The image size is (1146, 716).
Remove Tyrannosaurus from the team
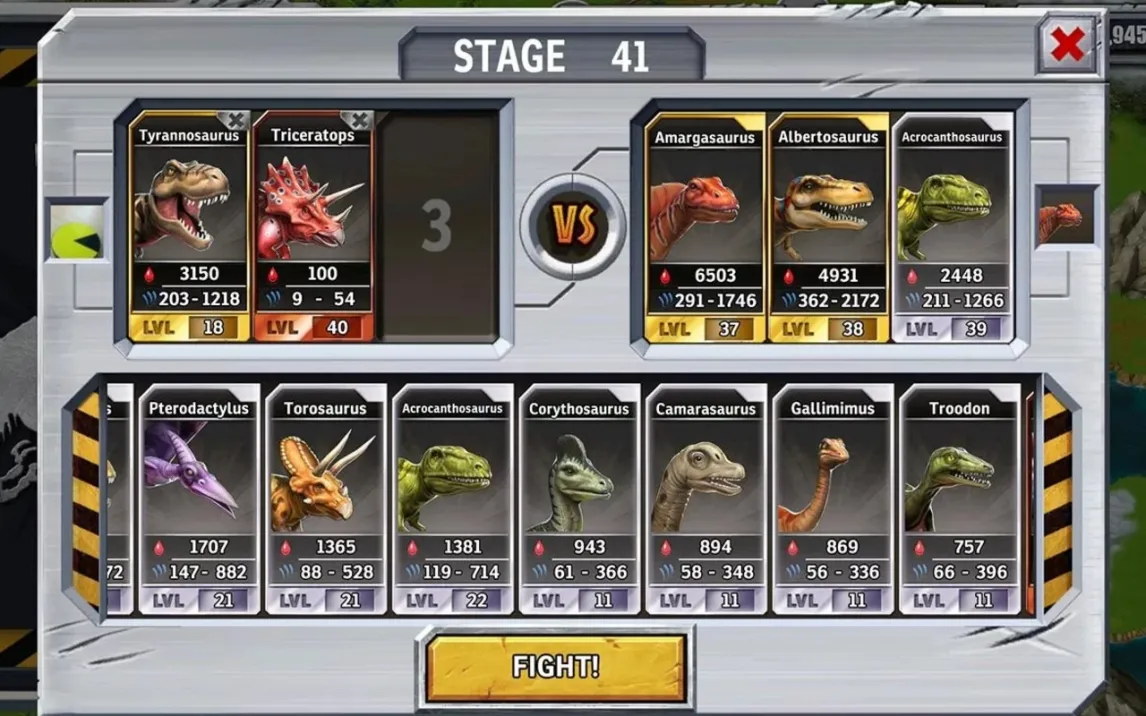pyautogui.click(x=233, y=121)
